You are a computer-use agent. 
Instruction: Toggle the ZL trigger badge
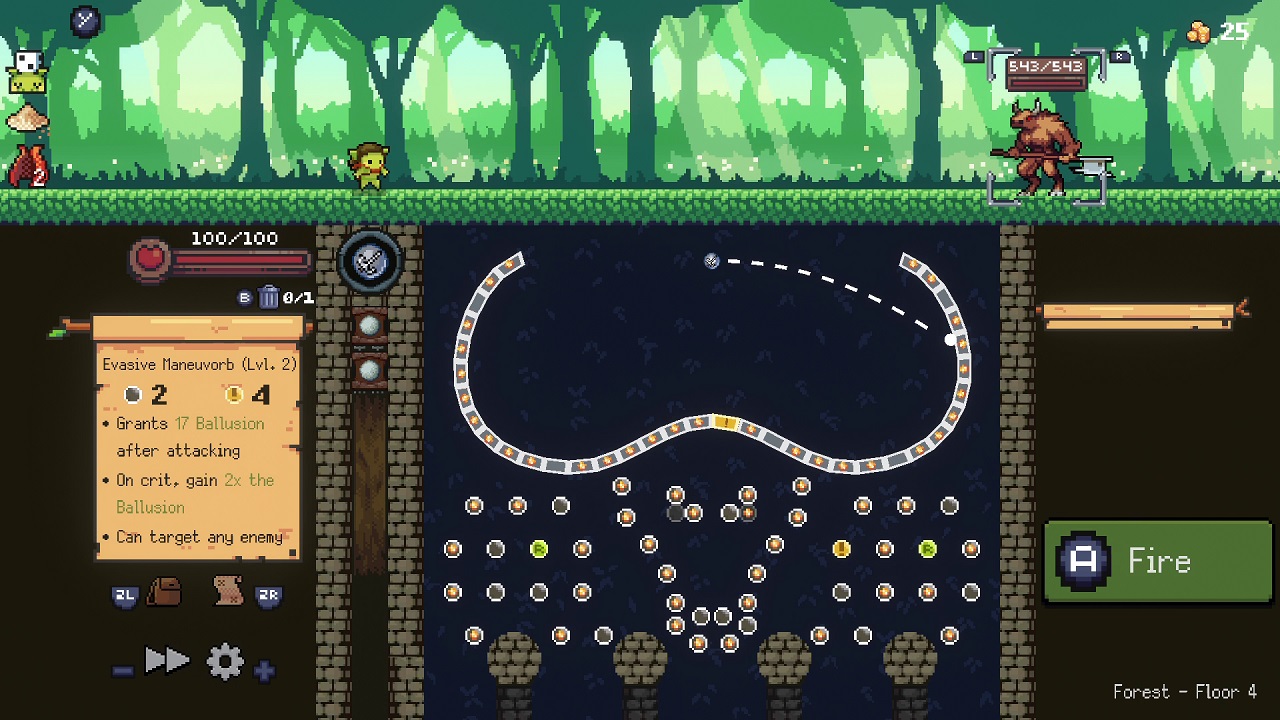(x=123, y=594)
